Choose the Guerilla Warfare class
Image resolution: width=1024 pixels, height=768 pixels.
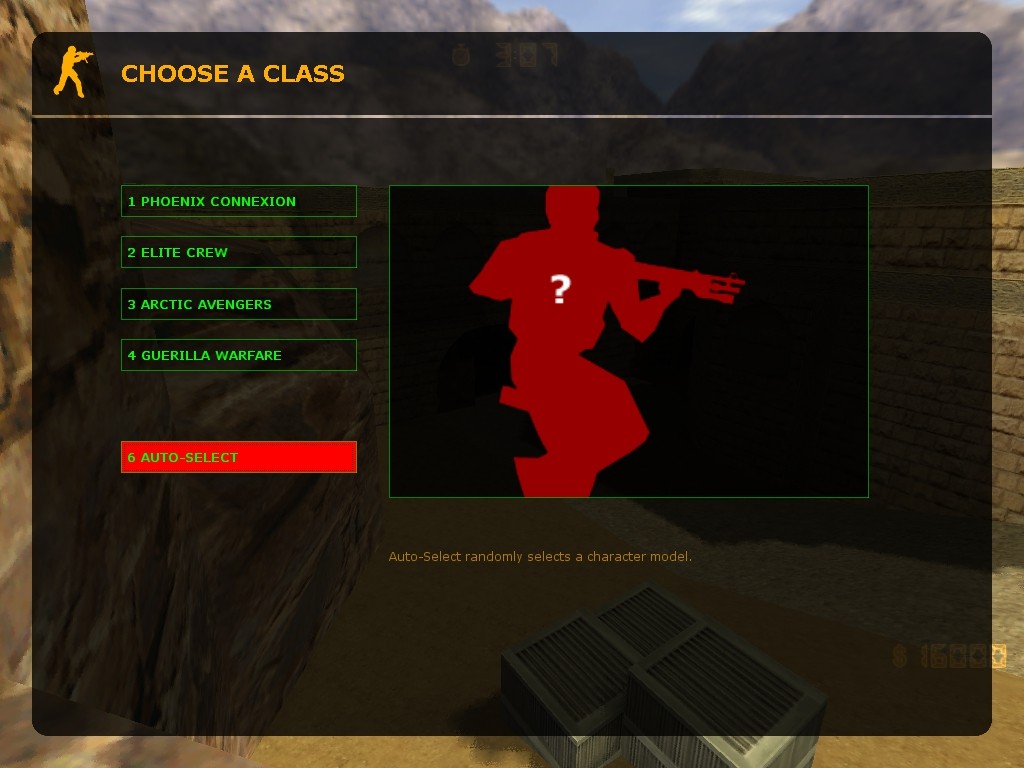pos(238,355)
